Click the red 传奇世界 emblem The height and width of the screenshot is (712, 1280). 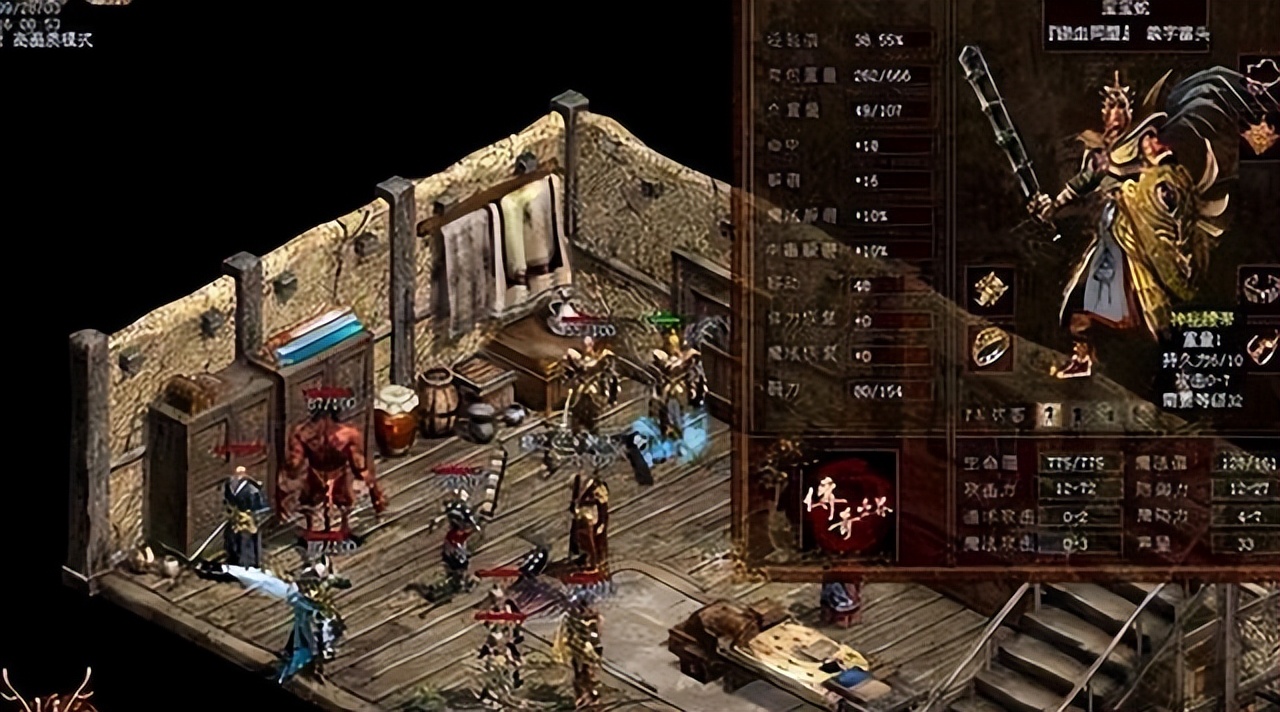pyautogui.click(x=849, y=505)
